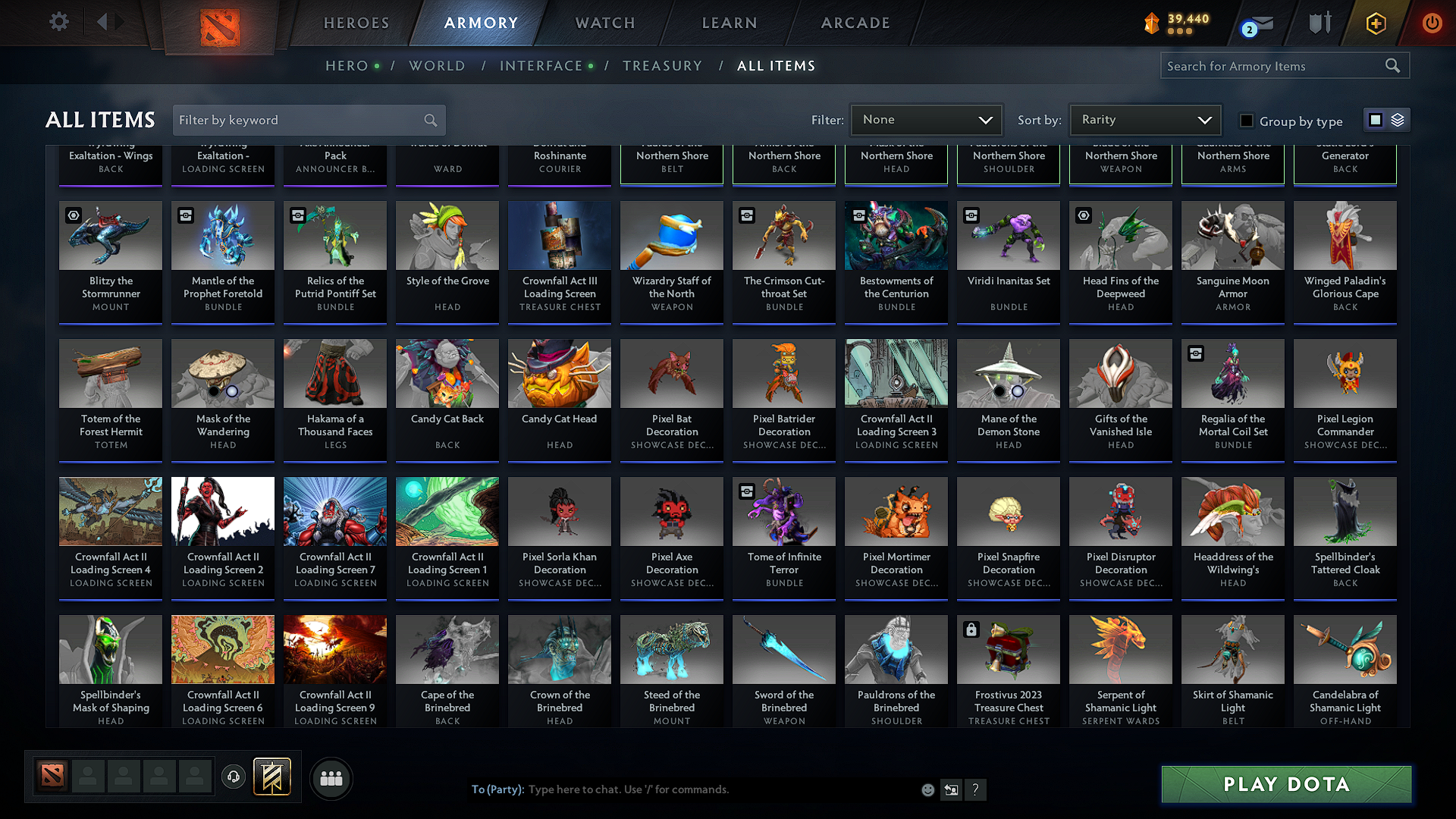Viewport: 1456px width, 819px height.
Task: Open the Filter dropdown set to None
Action: pyautogui.click(x=926, y=120)
